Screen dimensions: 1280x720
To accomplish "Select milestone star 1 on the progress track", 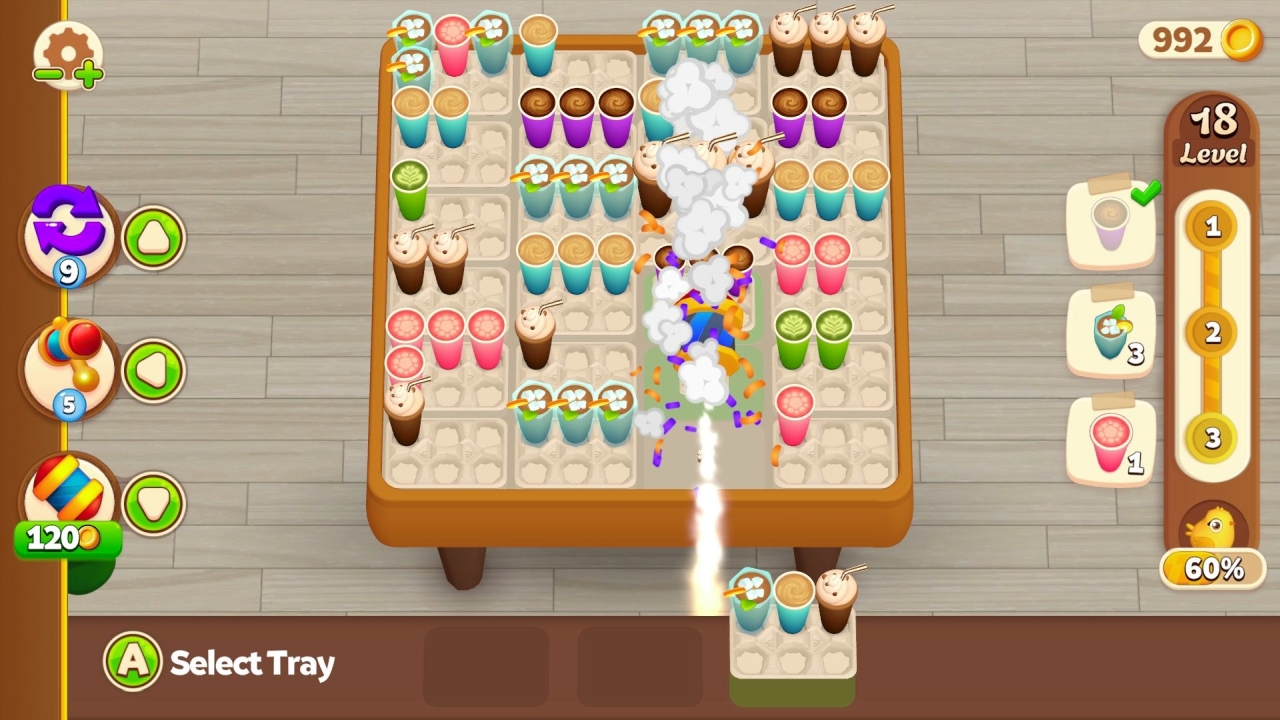I will [x=1213, y=228].
